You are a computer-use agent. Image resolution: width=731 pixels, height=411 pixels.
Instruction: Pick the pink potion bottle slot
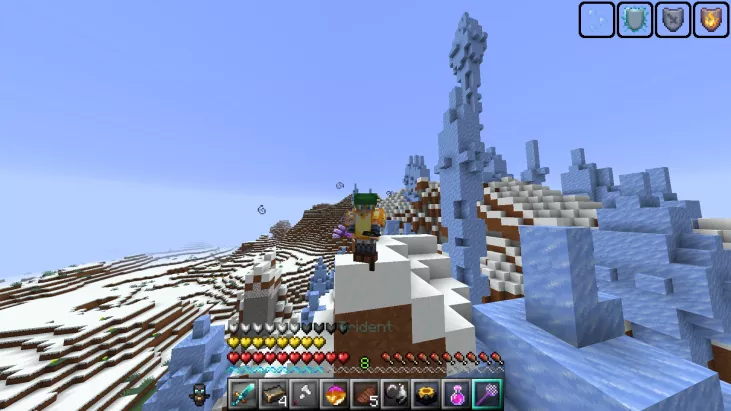456,394
